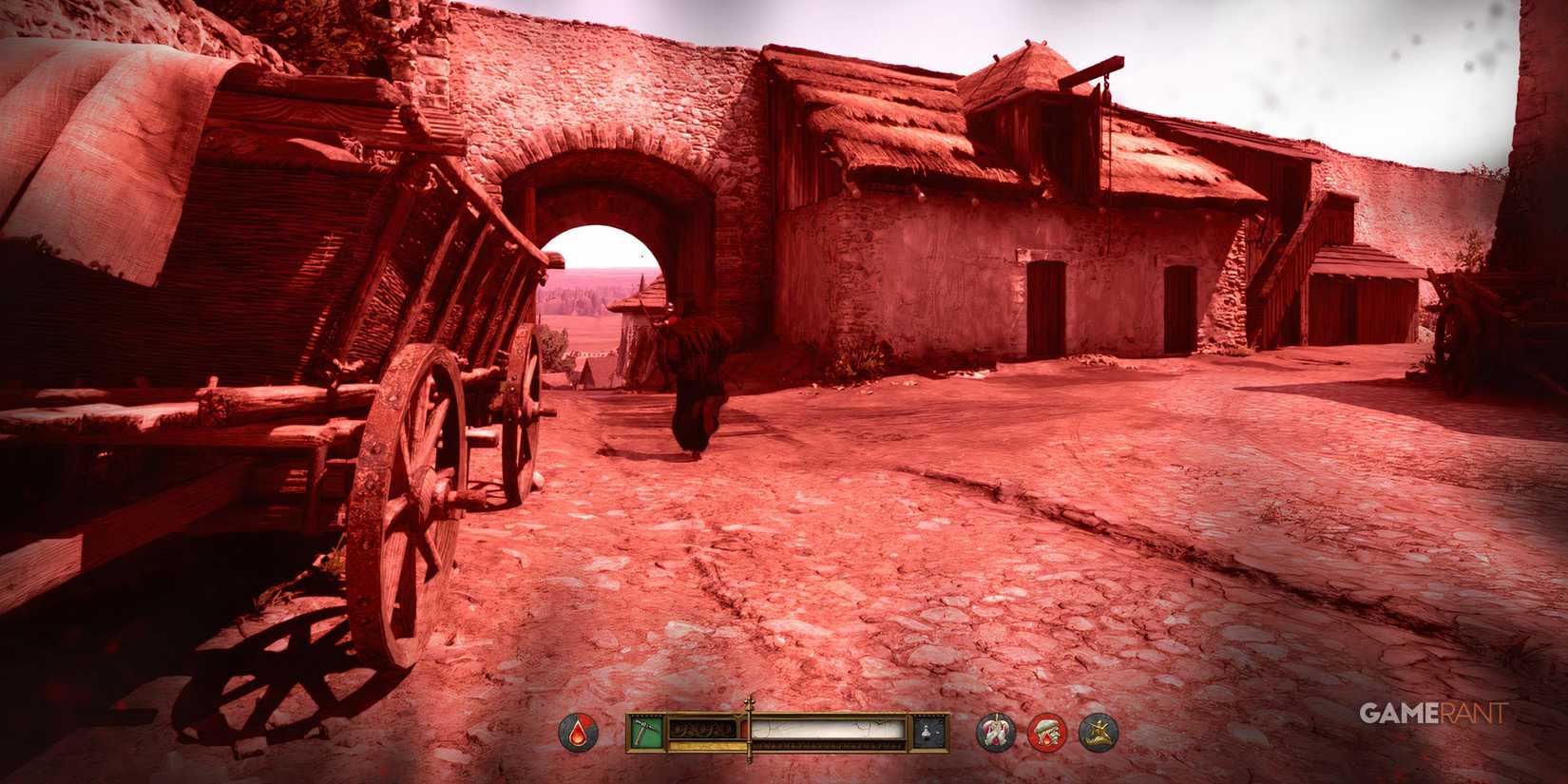Screen dimensions: 1568x784
Task: Select the green pickaxe buff icon
Action: 644,730
